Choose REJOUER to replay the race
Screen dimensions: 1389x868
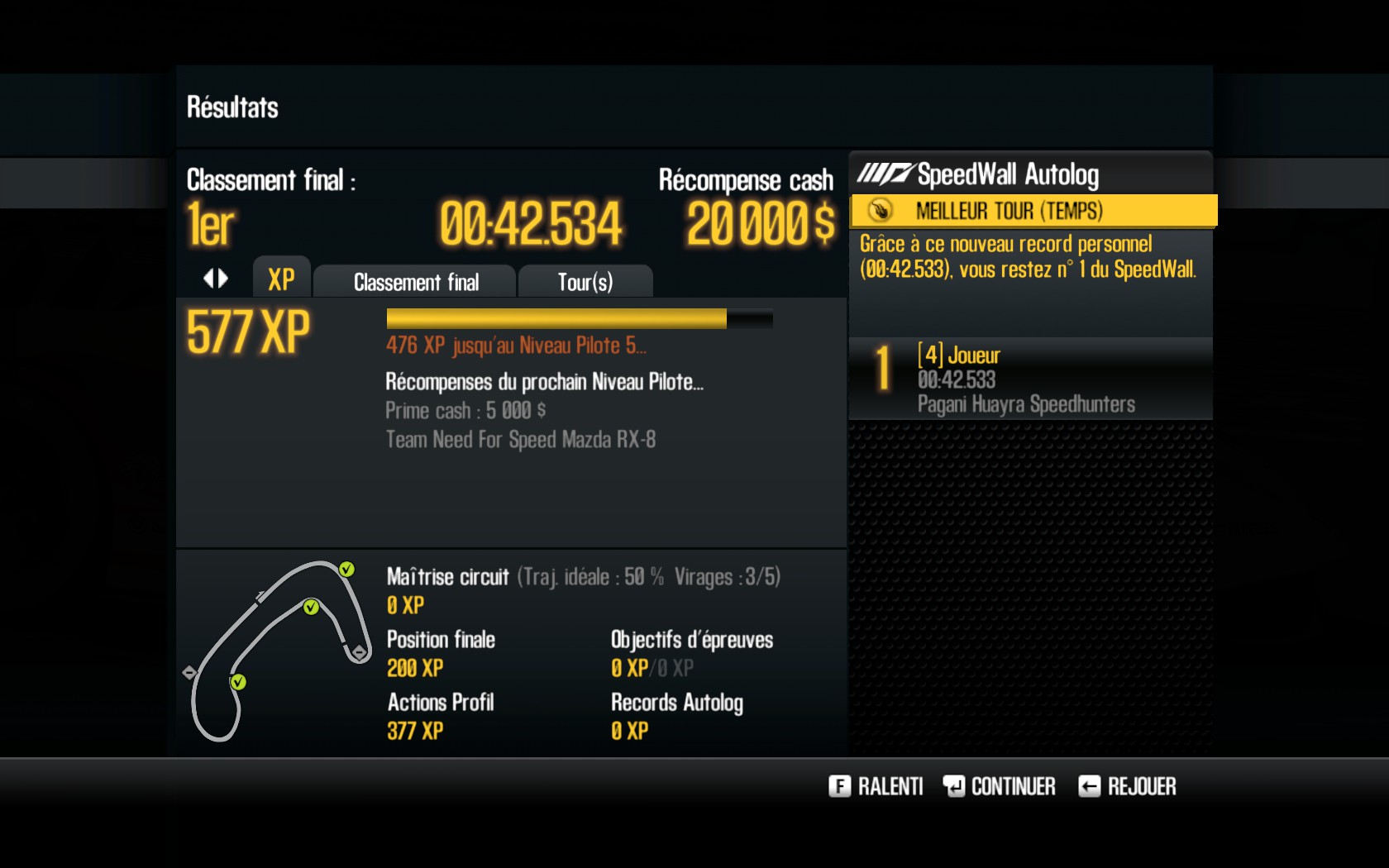coord(1127,786)
